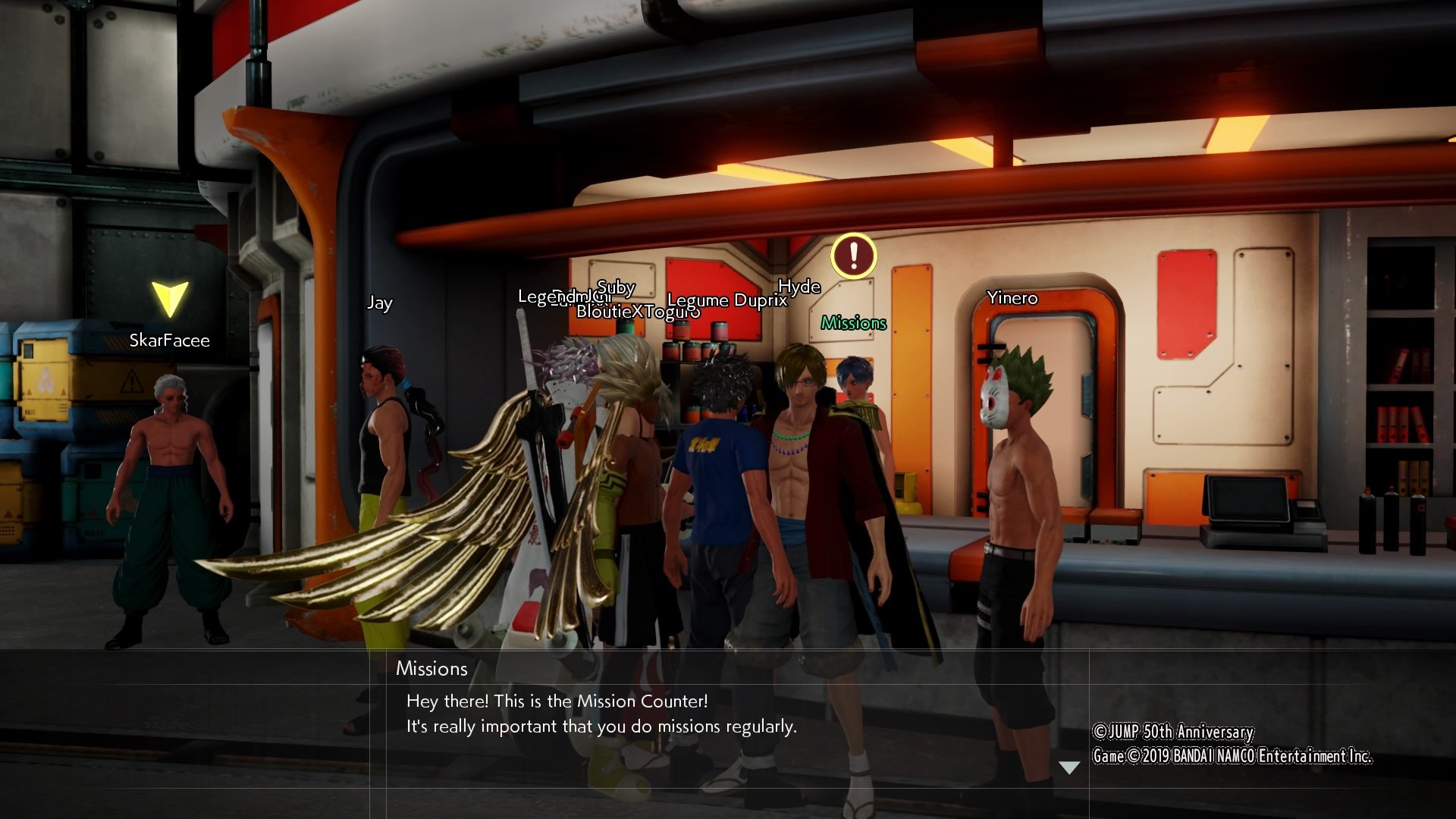Viewport: 1456px width, 819px height.
Task: Select the exclamation mark Missions marker
Action: tap(853, 256)
